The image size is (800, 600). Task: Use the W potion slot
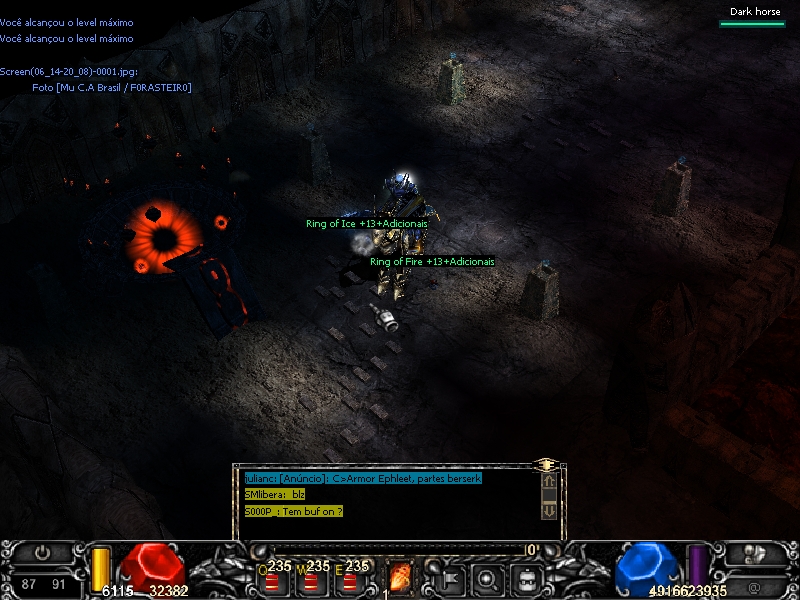point(309,578)
